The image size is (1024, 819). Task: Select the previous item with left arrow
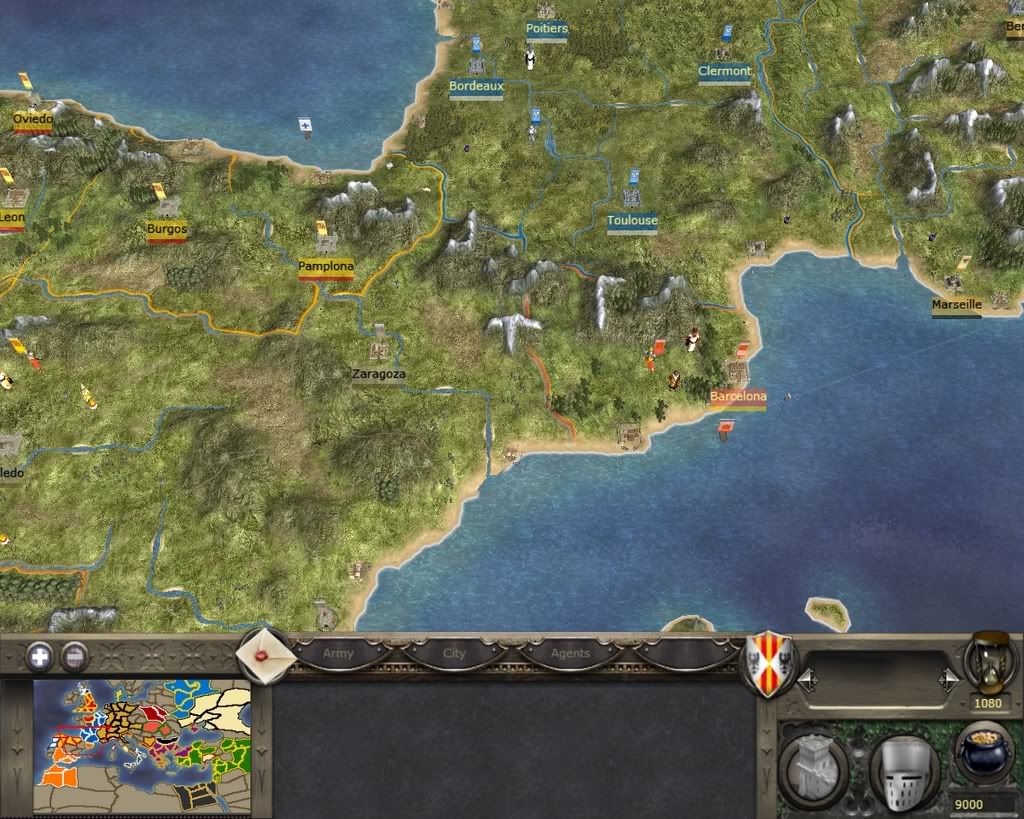pos(807,681)
